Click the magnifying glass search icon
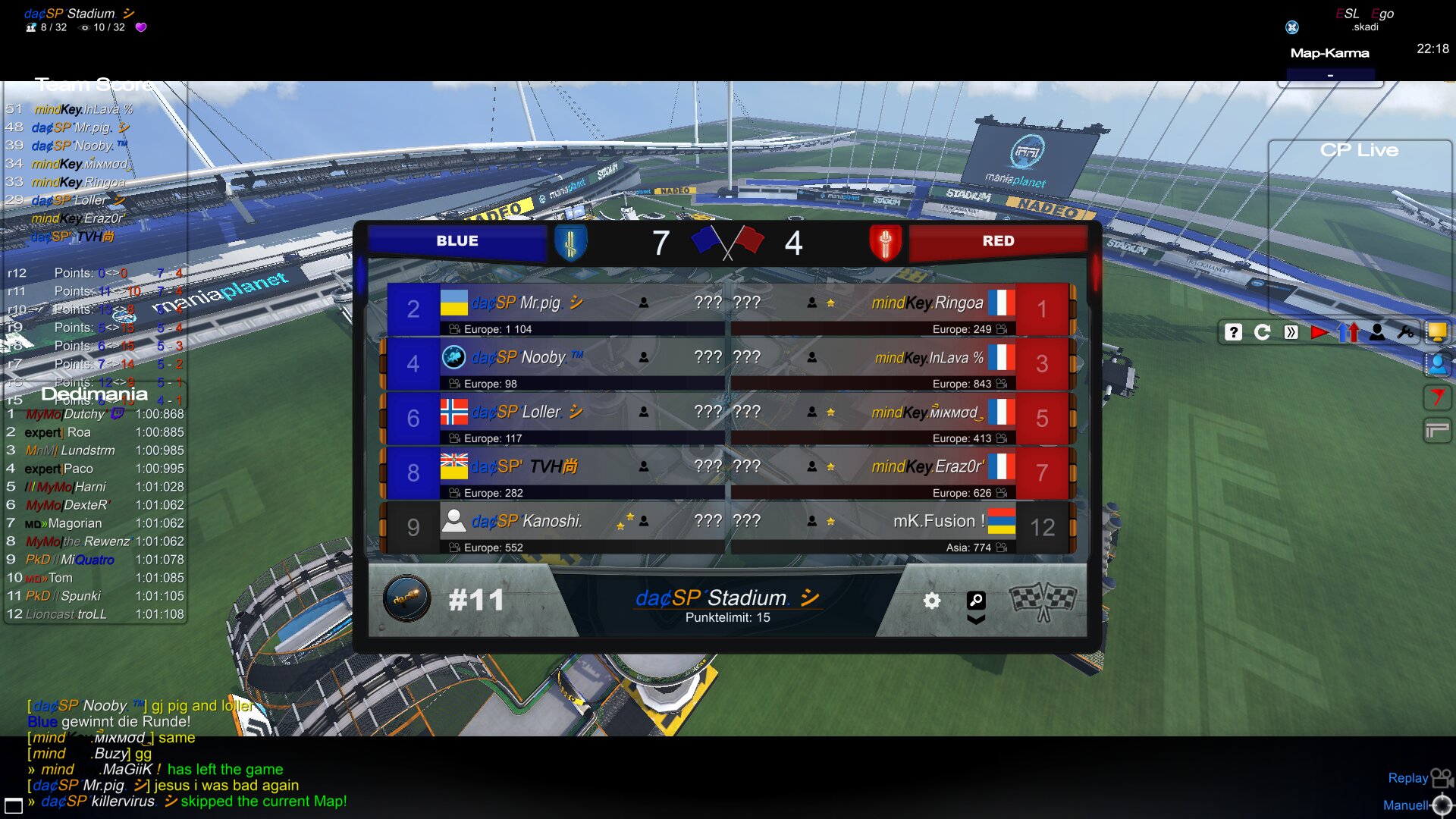Viewport: 1456px width, 819px height. [976, 600]
